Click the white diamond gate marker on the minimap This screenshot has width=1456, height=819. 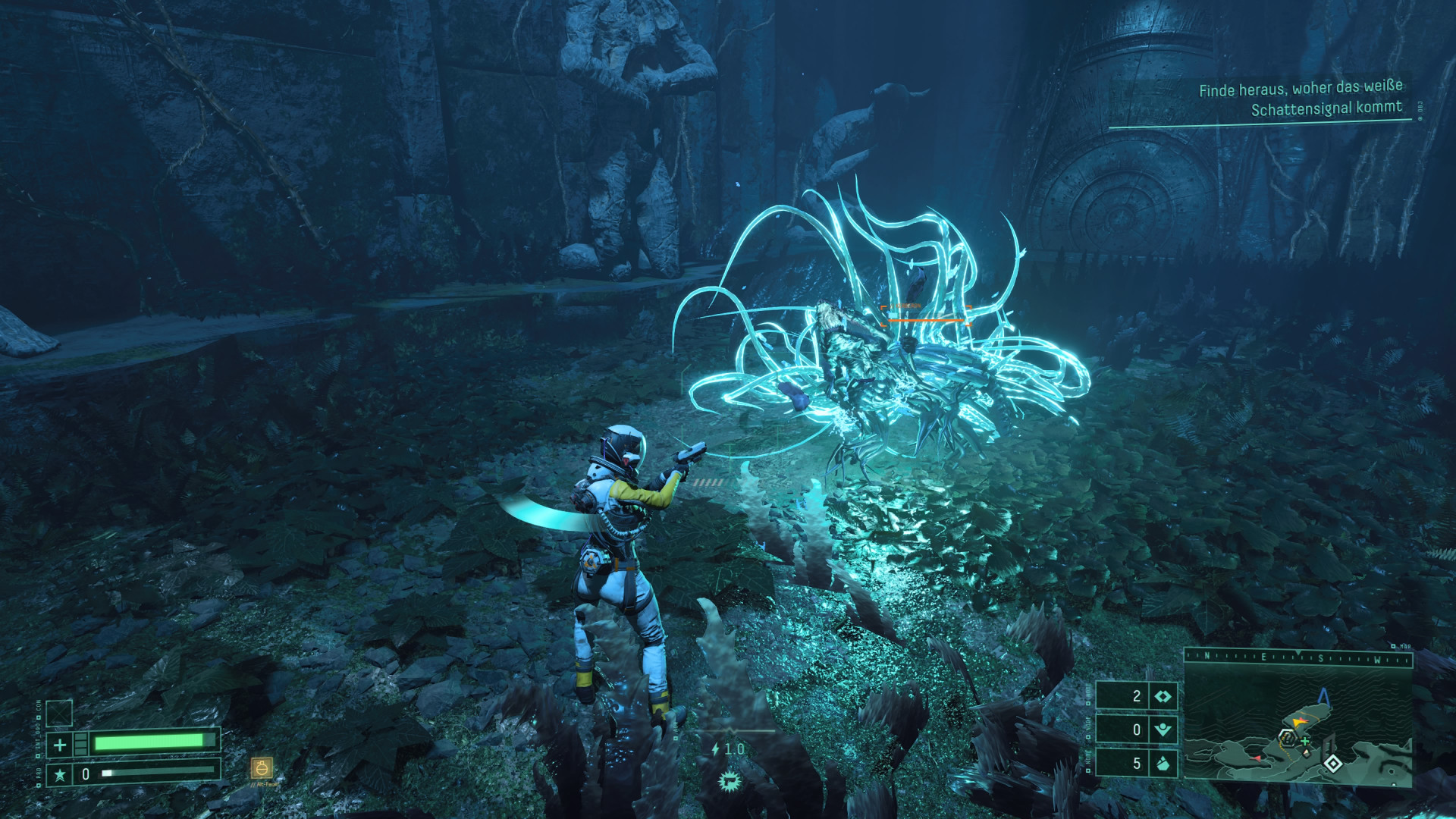pyautogui.click(x=1333, y=763)
